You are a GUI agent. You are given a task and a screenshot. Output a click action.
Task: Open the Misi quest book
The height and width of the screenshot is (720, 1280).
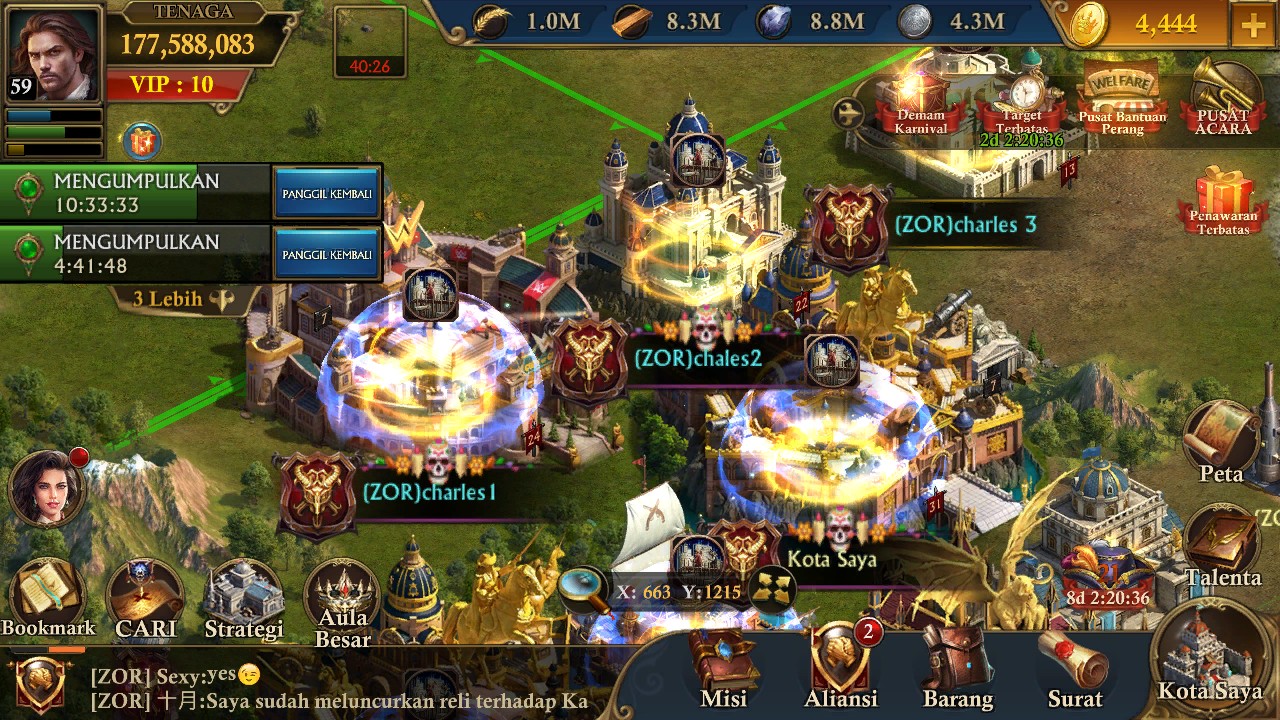click(723, 667)
